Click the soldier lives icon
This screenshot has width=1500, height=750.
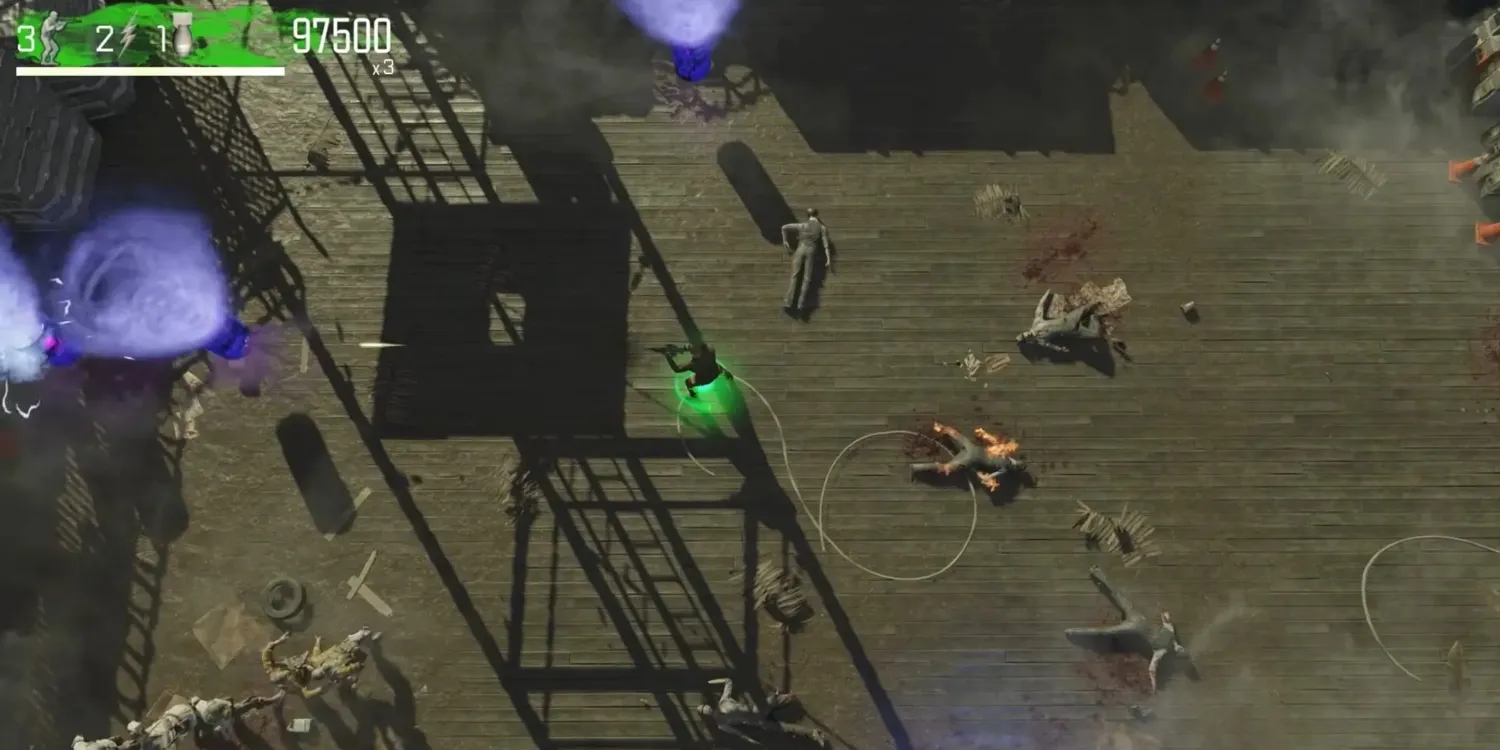(x=50, y=37)
